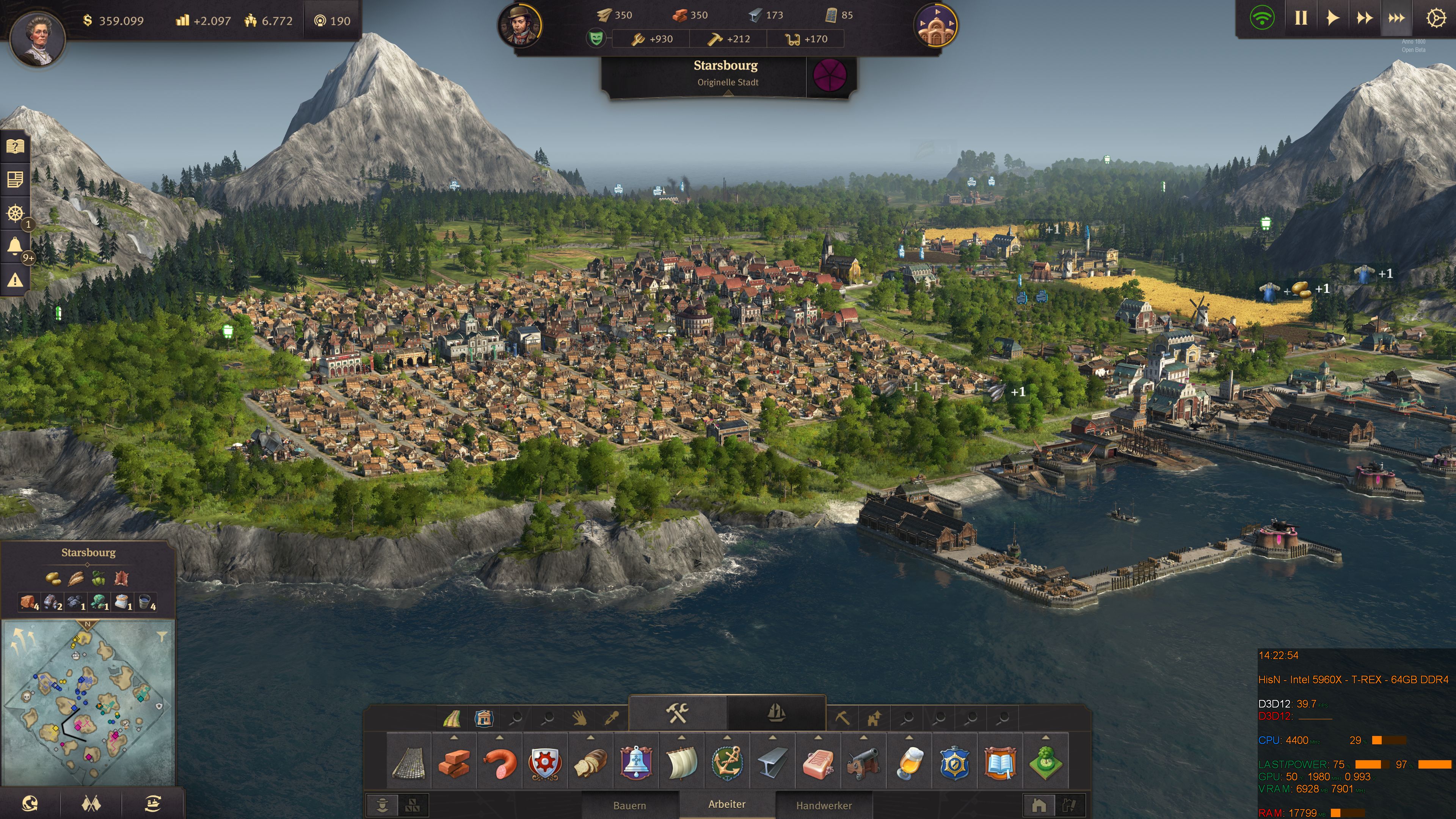Screen dimensions: 1456x819
Task: Open the ships tab with sailboat icon
Action: pyautogui.click(x=776, y=713)
